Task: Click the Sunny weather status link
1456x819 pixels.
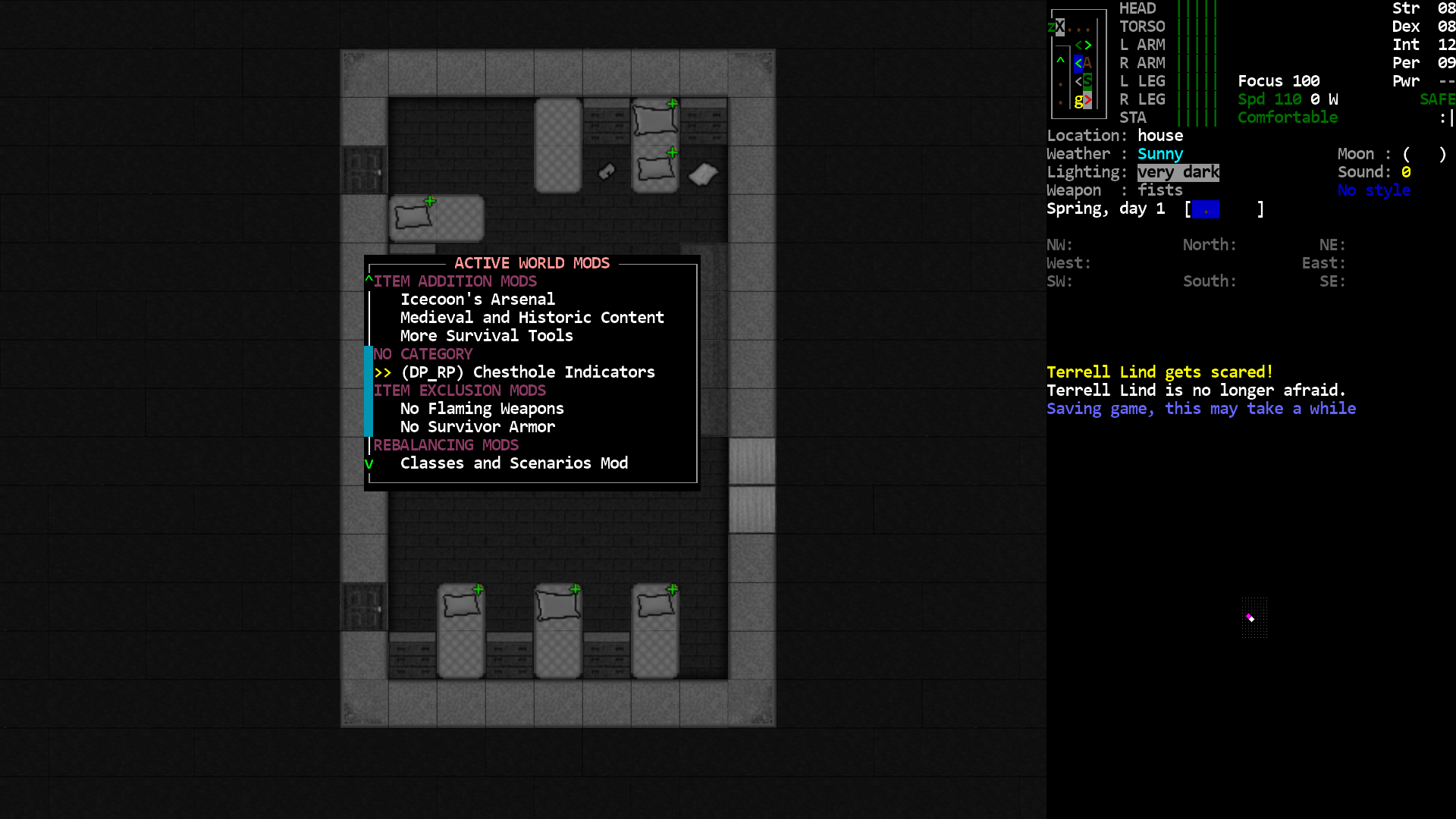Action: click(1159, 154)
